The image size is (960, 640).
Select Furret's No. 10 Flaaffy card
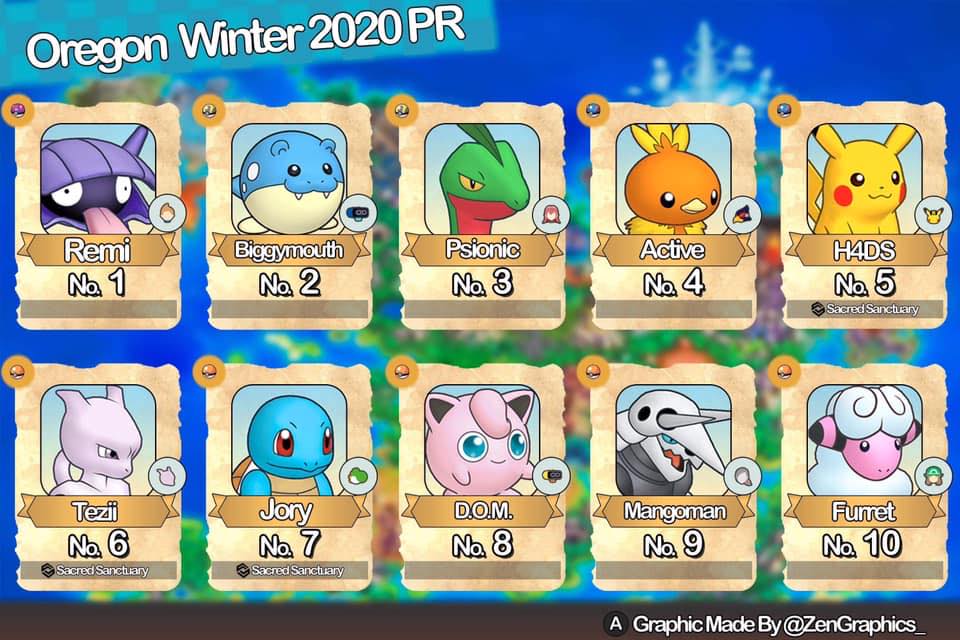point(863,472)
